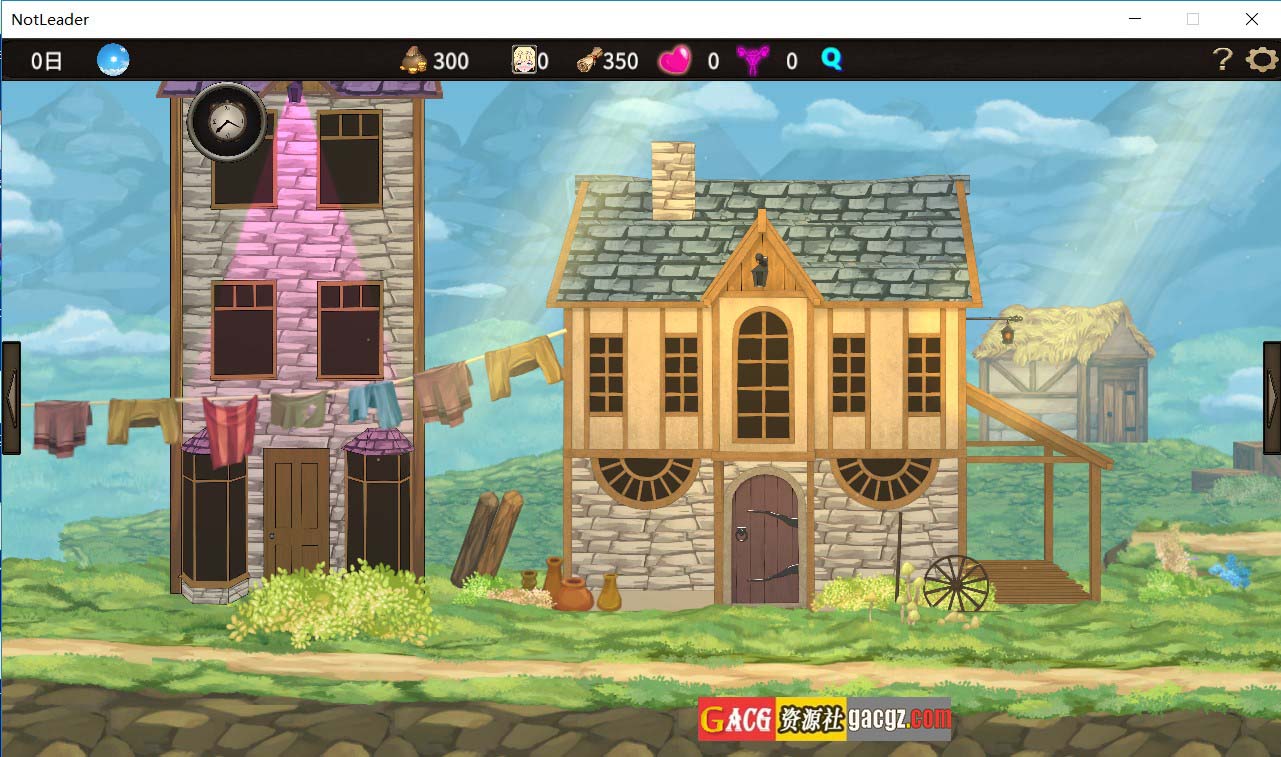
Task: Open the question mark help button
Action: pyautogui.click(x=1222, y=60)
